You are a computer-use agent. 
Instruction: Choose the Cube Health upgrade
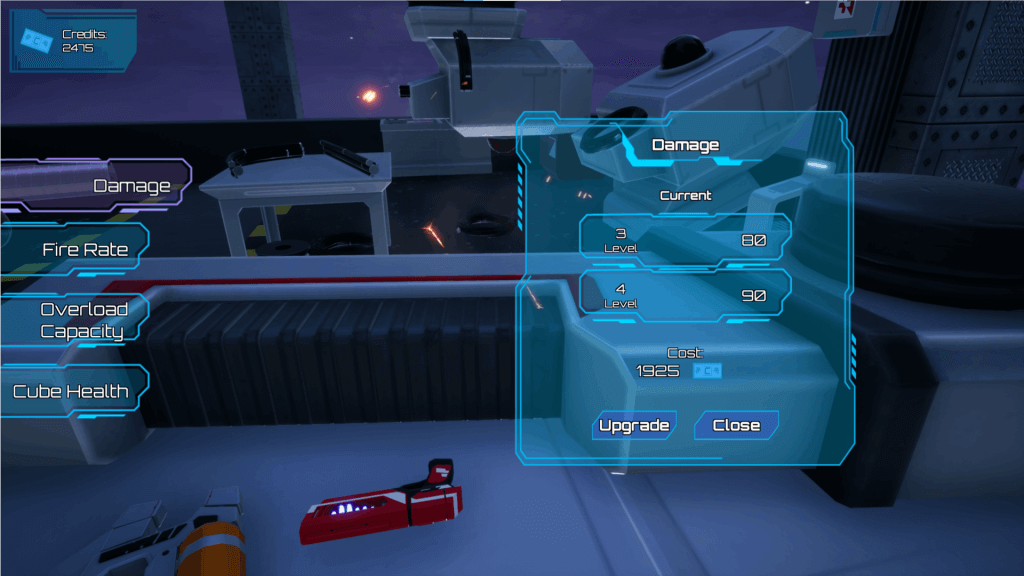point(71,391)
